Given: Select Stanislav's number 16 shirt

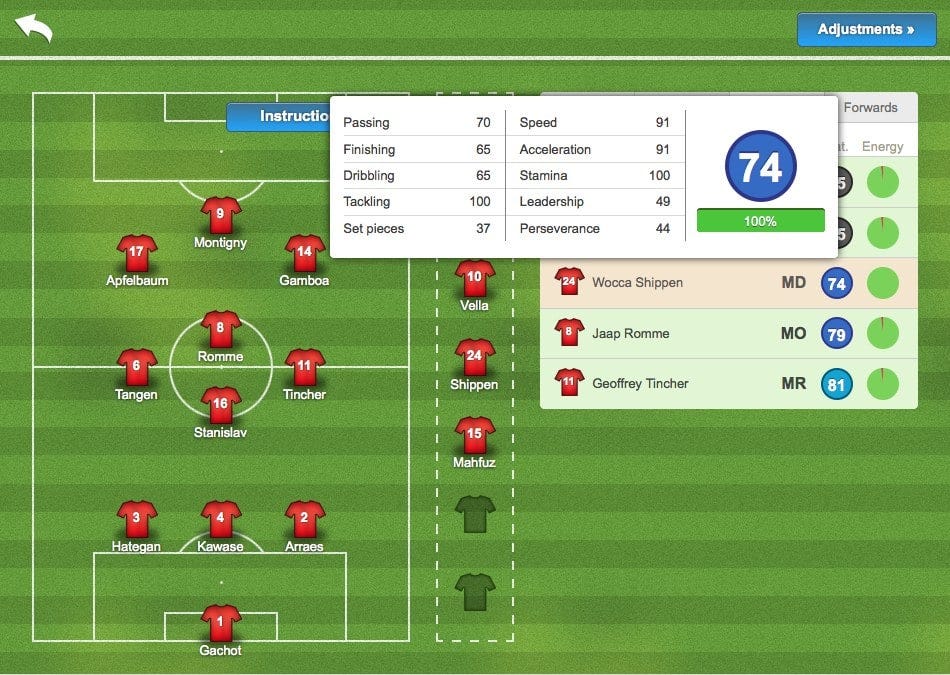Looking at the screenshot, I should click(221, 405).
